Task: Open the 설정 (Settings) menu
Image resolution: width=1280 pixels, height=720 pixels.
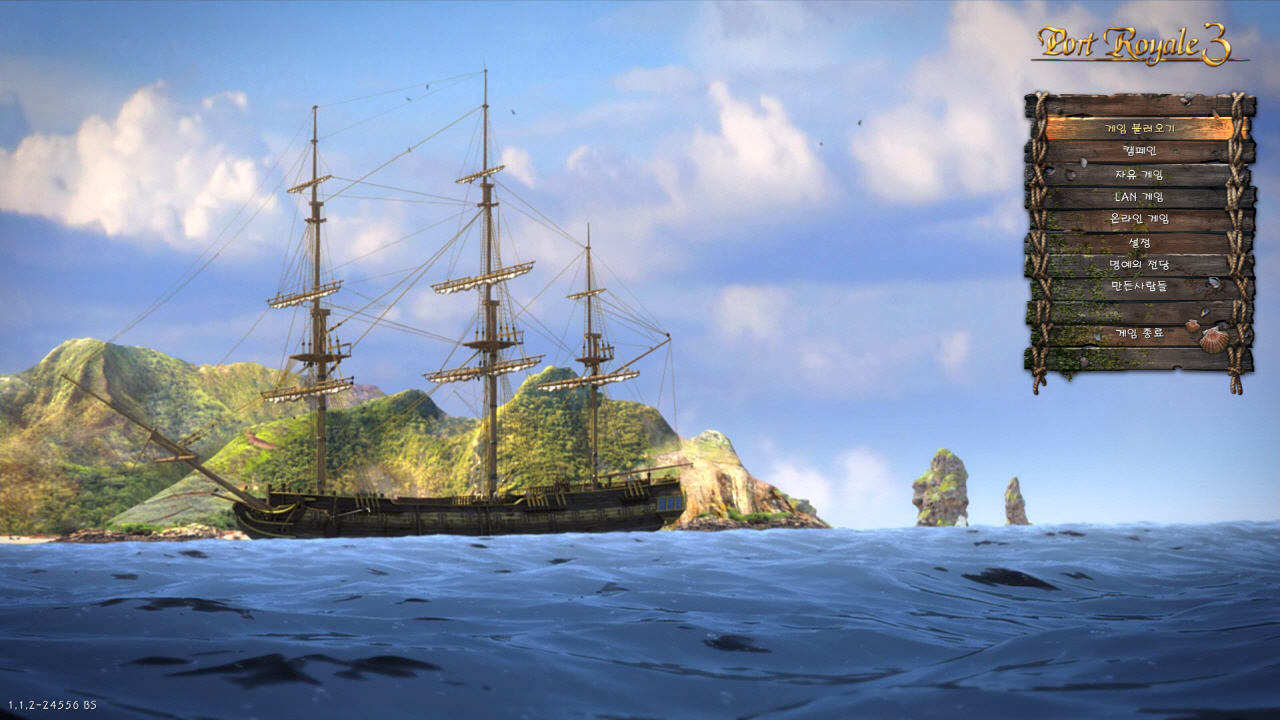Action: (1139, 243)
